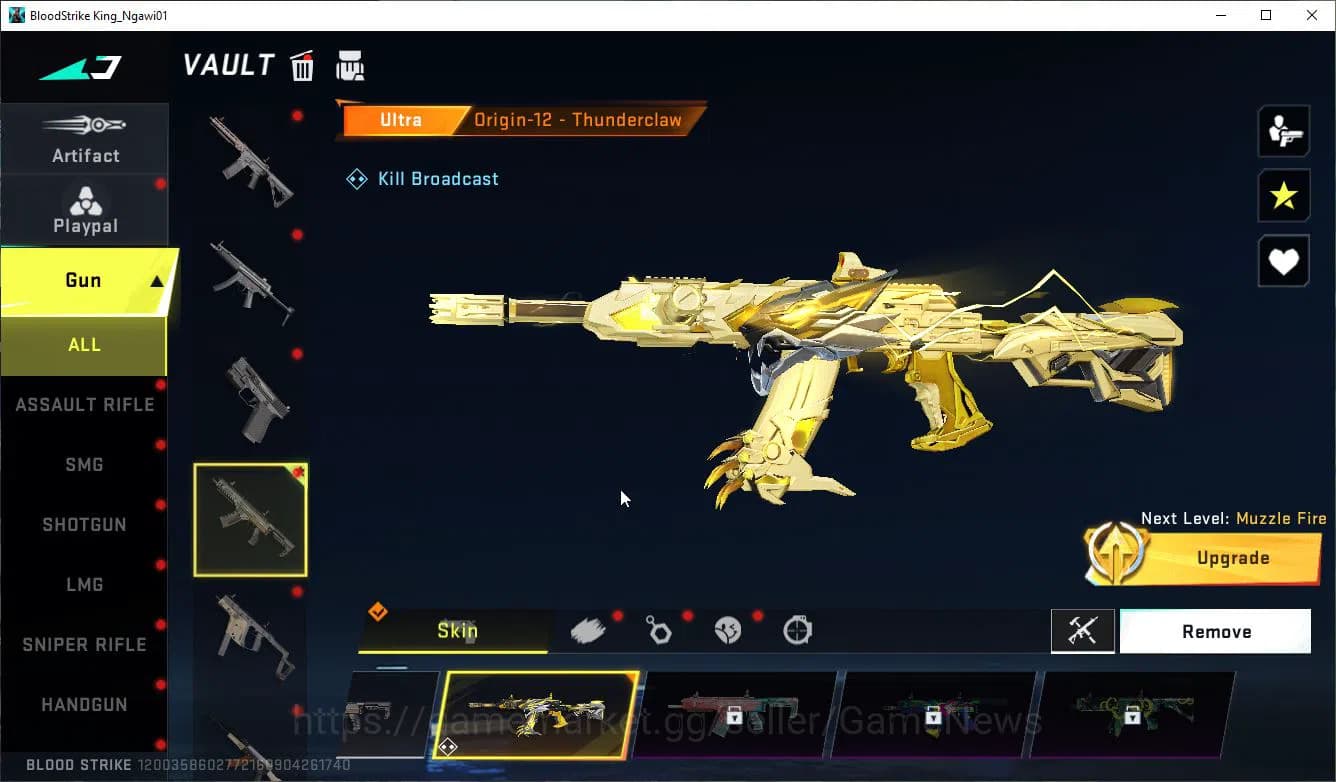Click the character-with-gun preview icon
Image resolution: width=1336 pixels, height=782 pixels.
[1283, 131]
